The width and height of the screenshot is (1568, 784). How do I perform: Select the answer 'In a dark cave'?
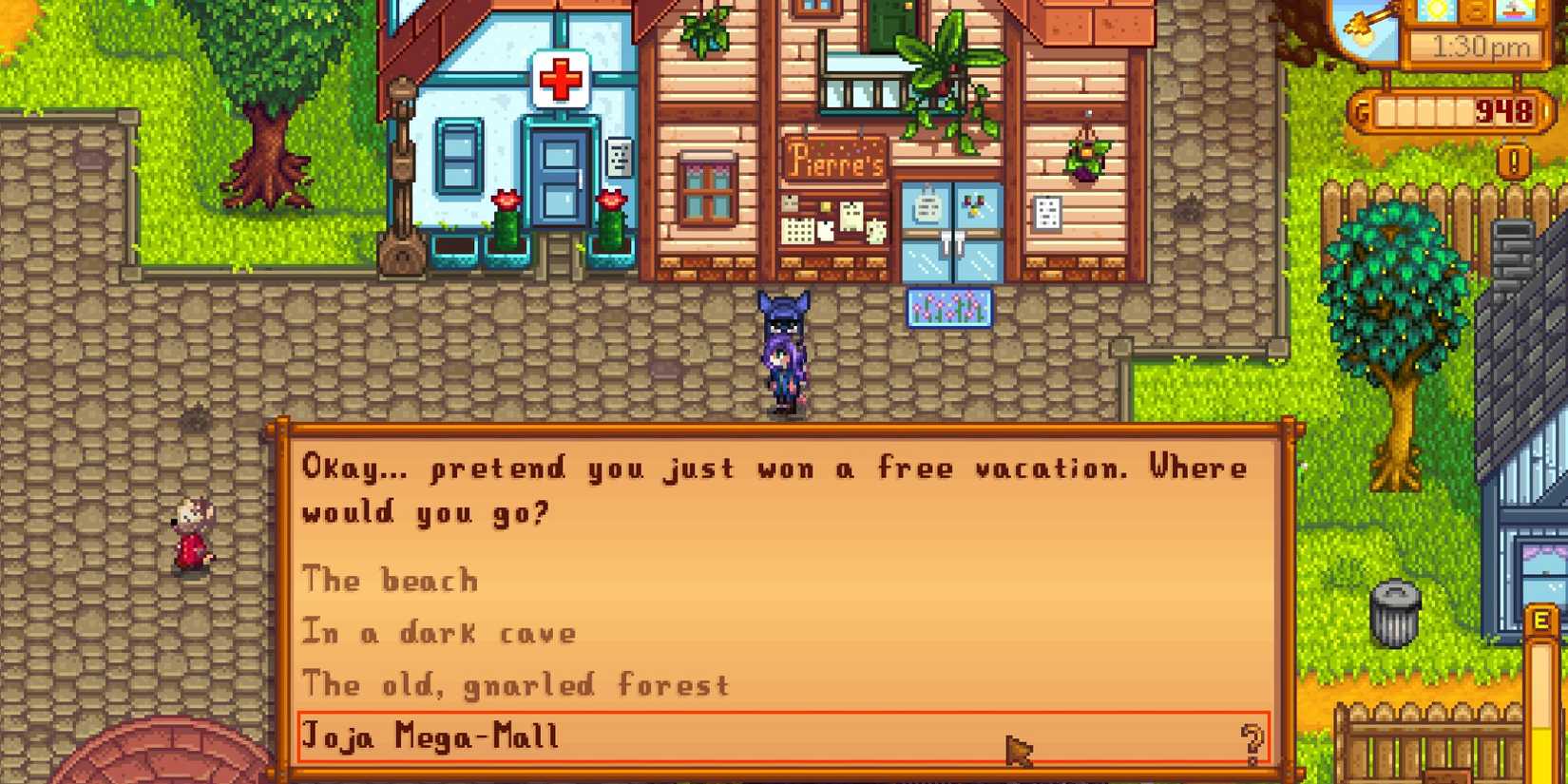click(x=437, y=632)
